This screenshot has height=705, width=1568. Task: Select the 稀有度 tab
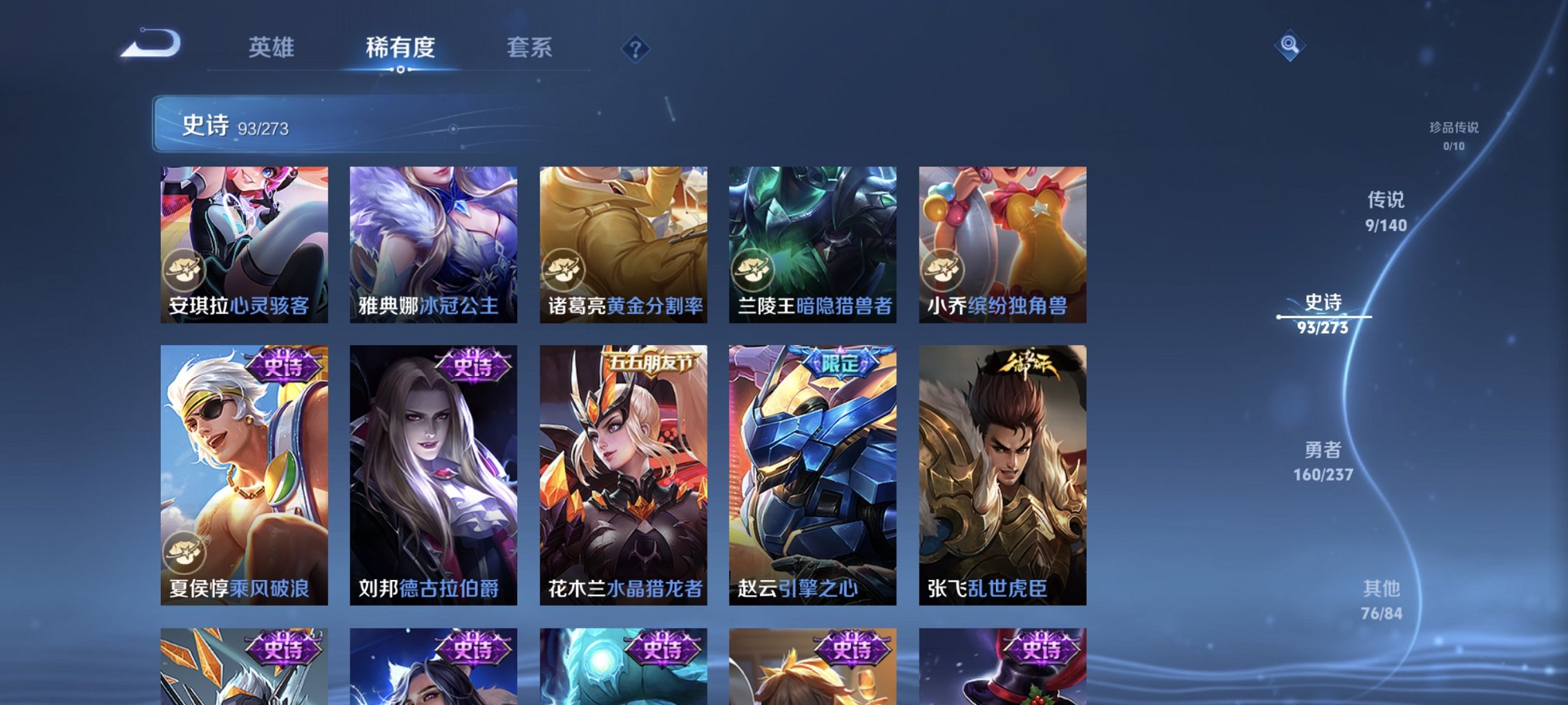[400, 48]
